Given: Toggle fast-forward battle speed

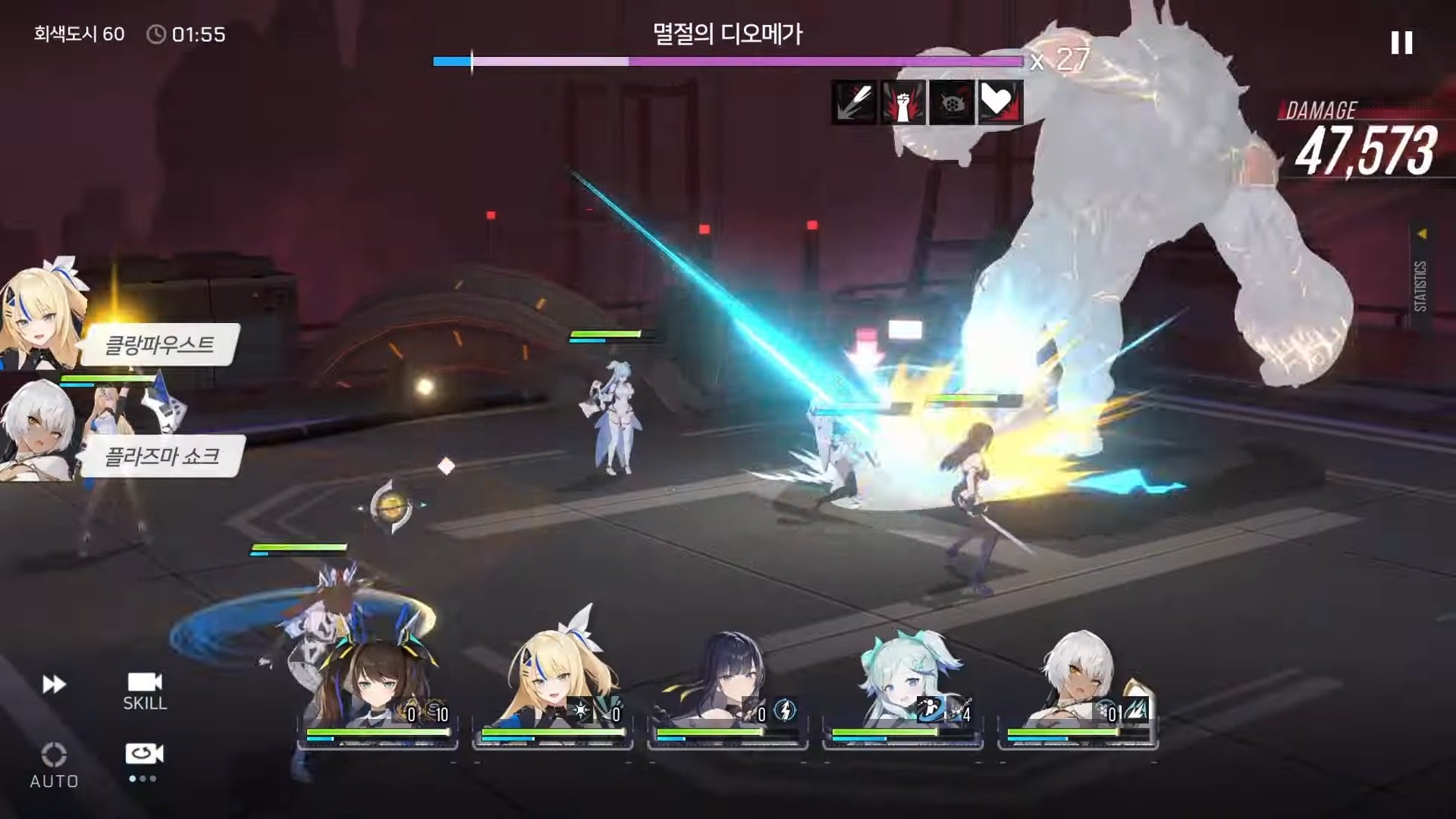Looking at the screenshot, I should (x=53, y=682).
